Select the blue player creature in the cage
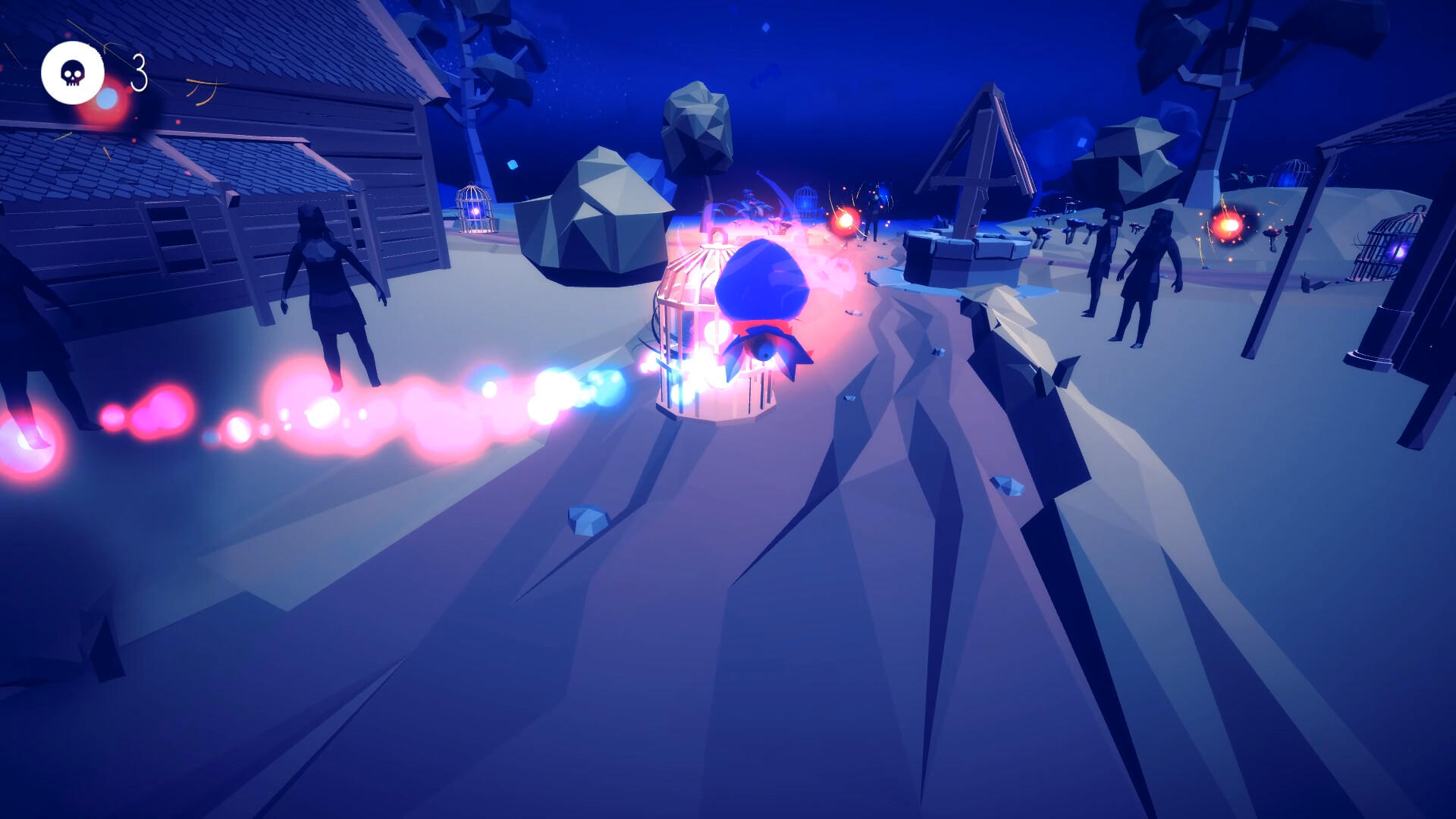 (x=762, y=284)
